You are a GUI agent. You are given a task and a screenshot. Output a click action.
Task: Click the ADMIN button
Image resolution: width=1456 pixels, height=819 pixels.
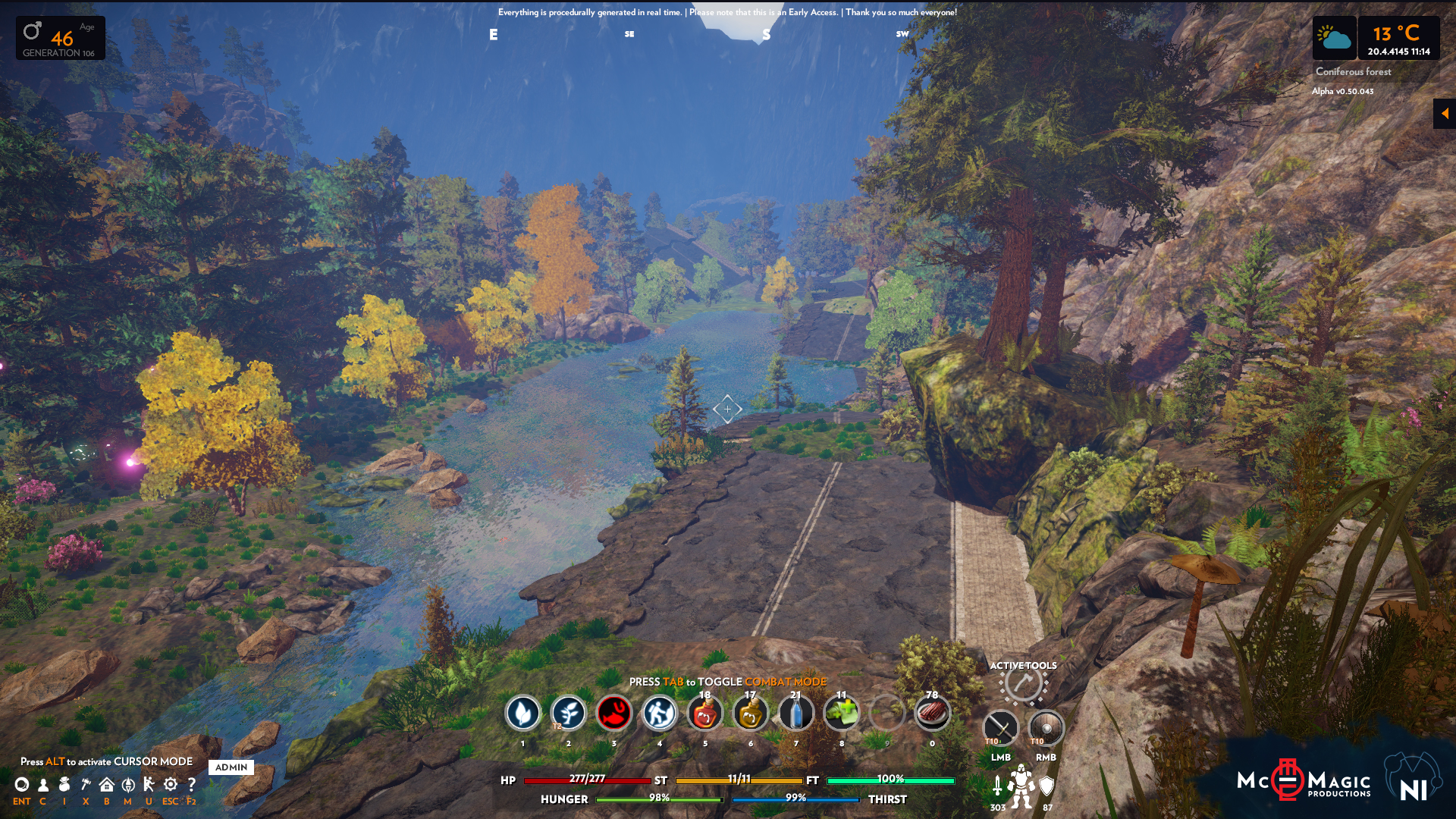pyautogui.click(x=231, y=767)
